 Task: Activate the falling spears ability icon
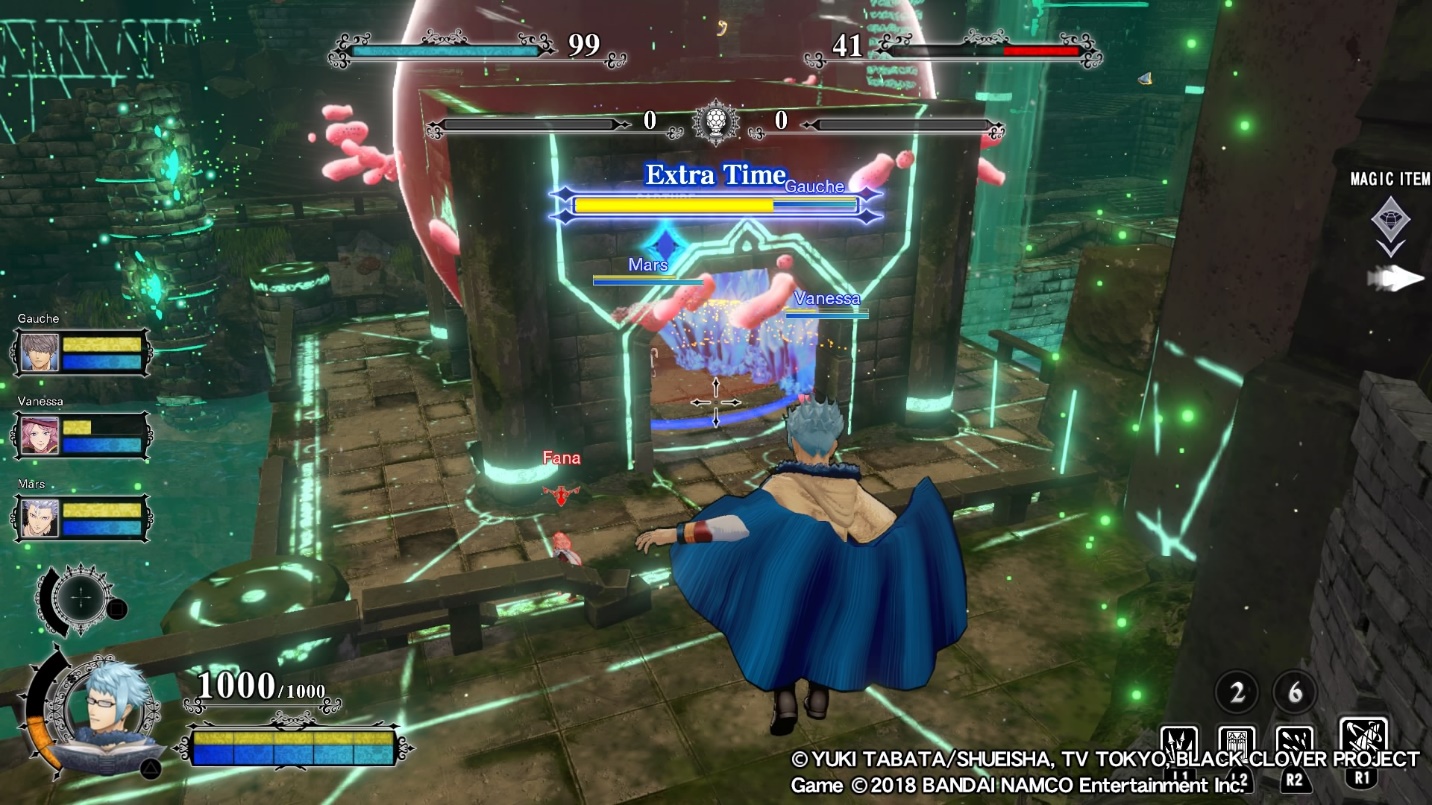click(1180, 744)
